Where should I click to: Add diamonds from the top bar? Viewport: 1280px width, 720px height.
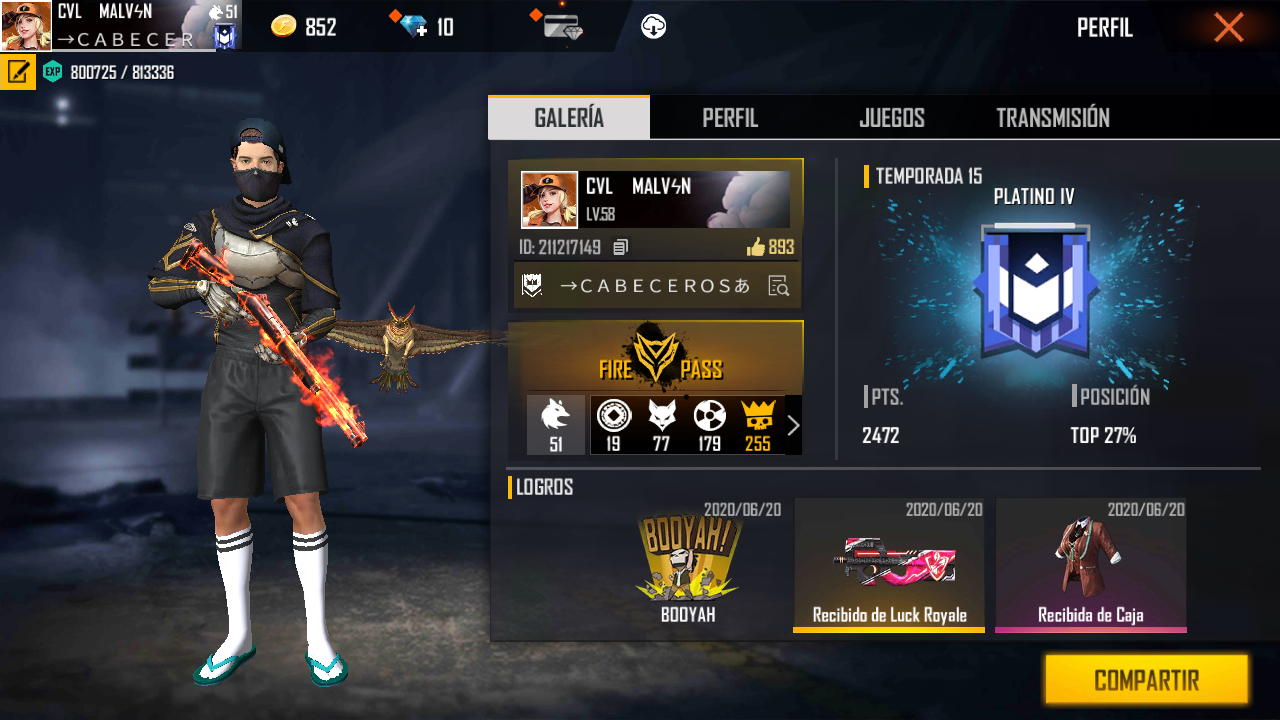click(x=413, y=27)
